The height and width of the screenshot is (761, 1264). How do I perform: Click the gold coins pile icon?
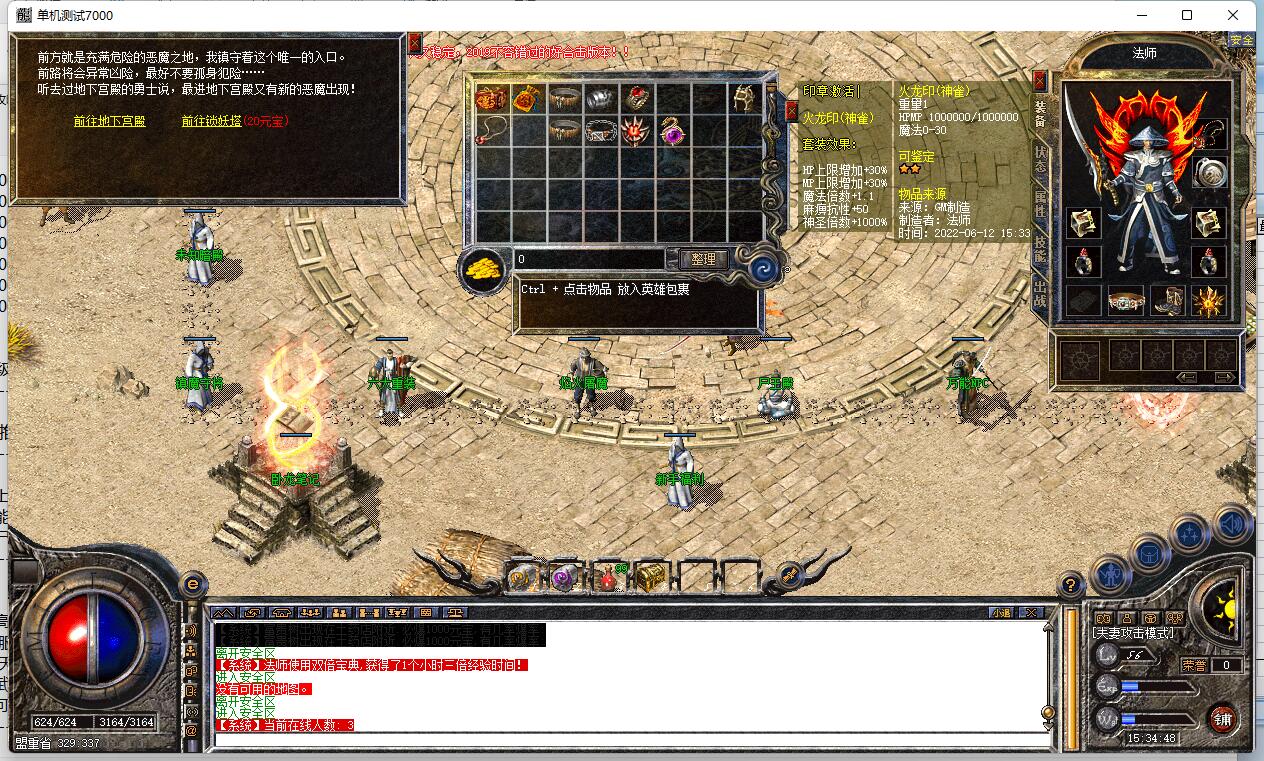(484, 268)
